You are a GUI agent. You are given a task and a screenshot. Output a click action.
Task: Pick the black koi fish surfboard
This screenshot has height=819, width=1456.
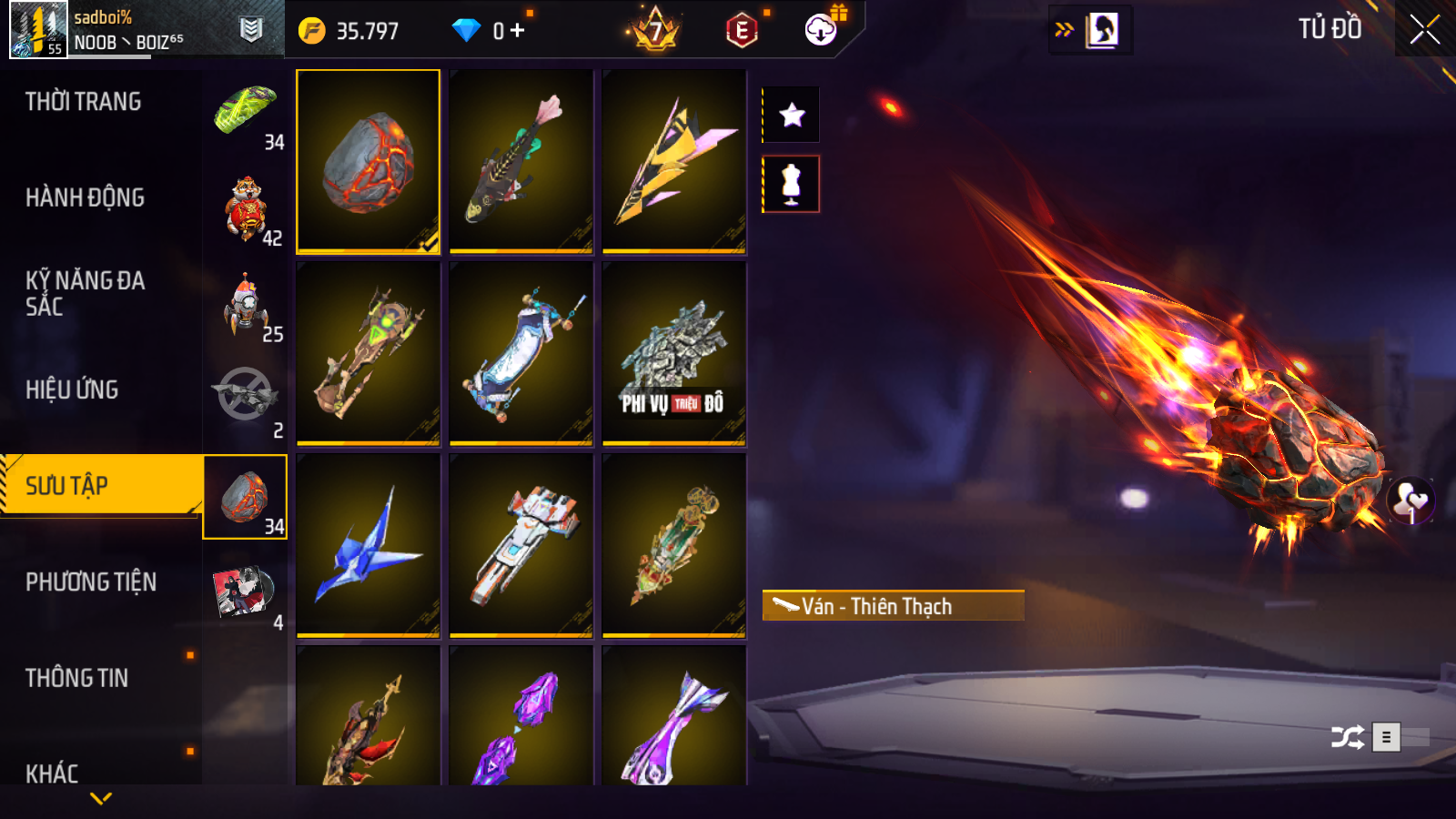[521, 161]
